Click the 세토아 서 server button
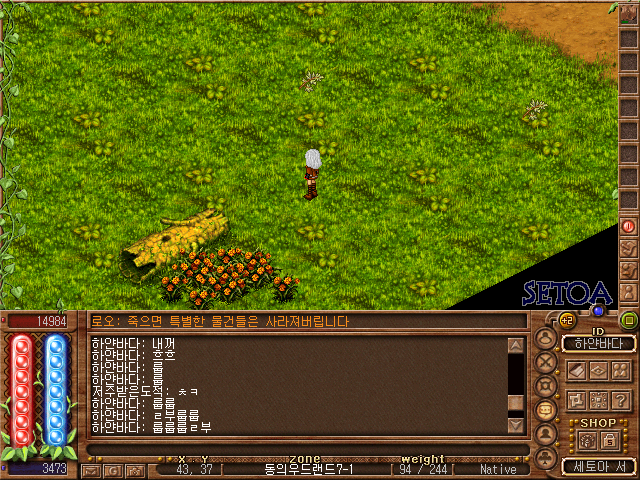 click(598, 466)
